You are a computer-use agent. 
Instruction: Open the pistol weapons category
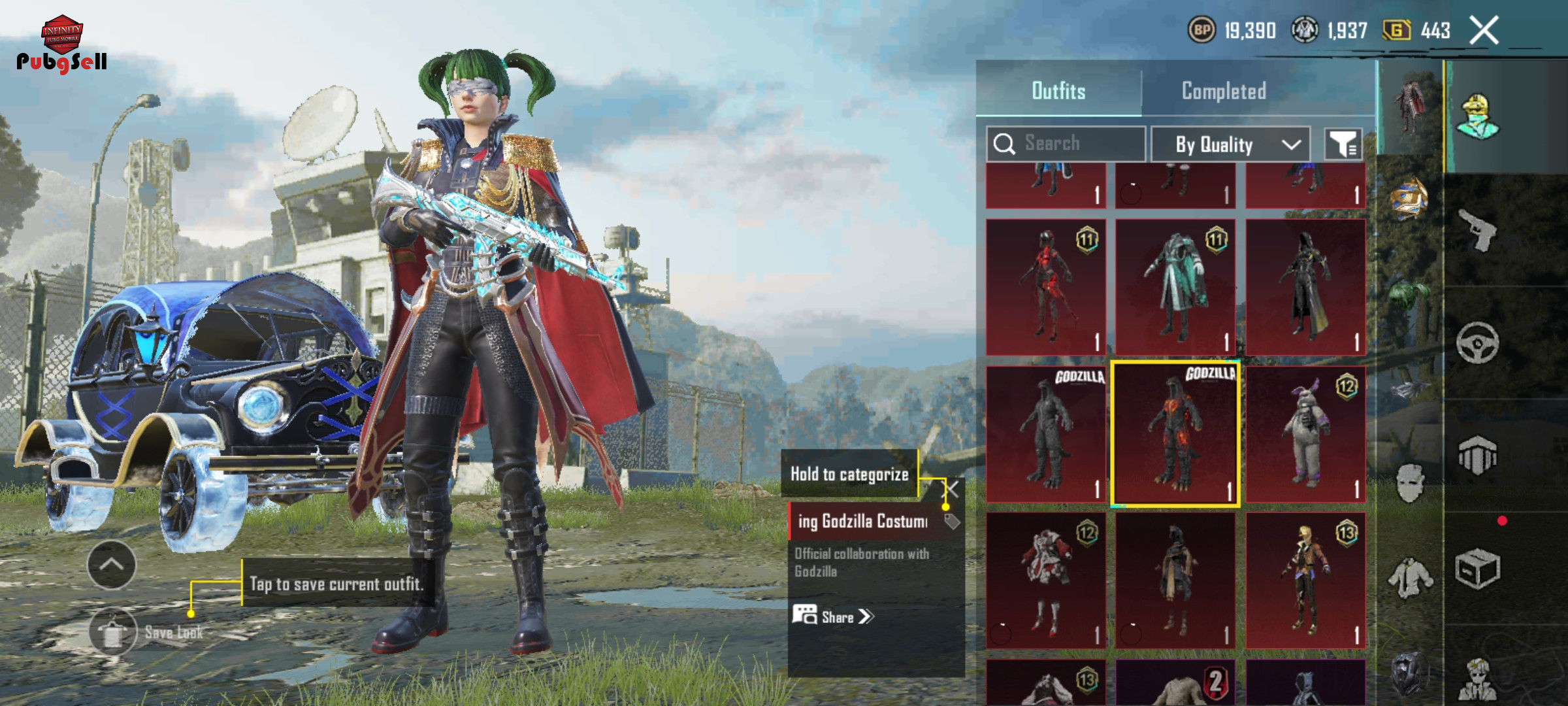[x=1478, y=229]
